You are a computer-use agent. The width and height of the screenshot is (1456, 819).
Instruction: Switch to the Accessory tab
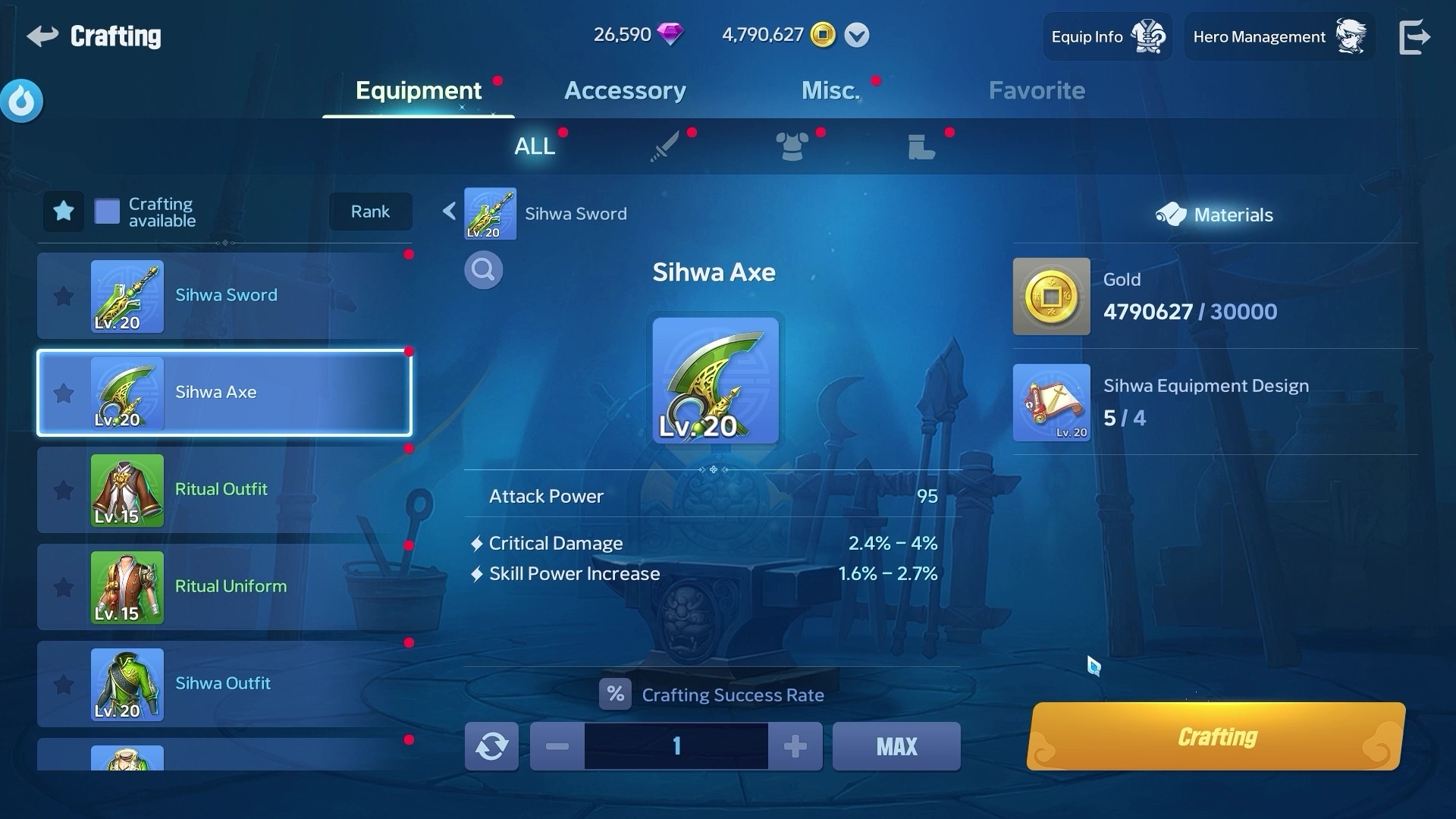625,91
